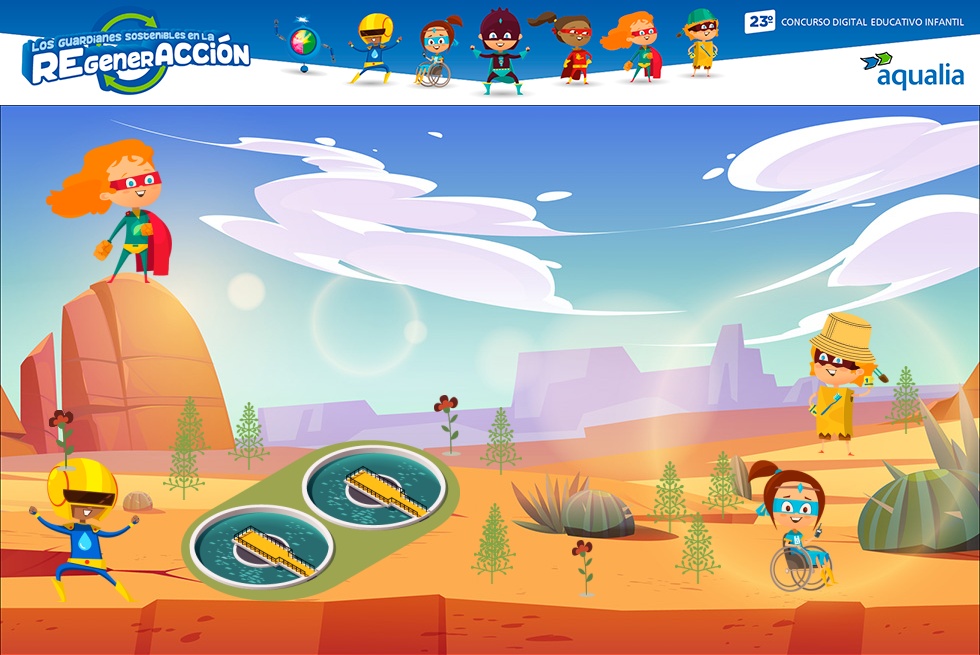980x655 pixels.
Task: Select the bucket-hat hero holding a paintbrush
Action: click(x=839, y=387)
